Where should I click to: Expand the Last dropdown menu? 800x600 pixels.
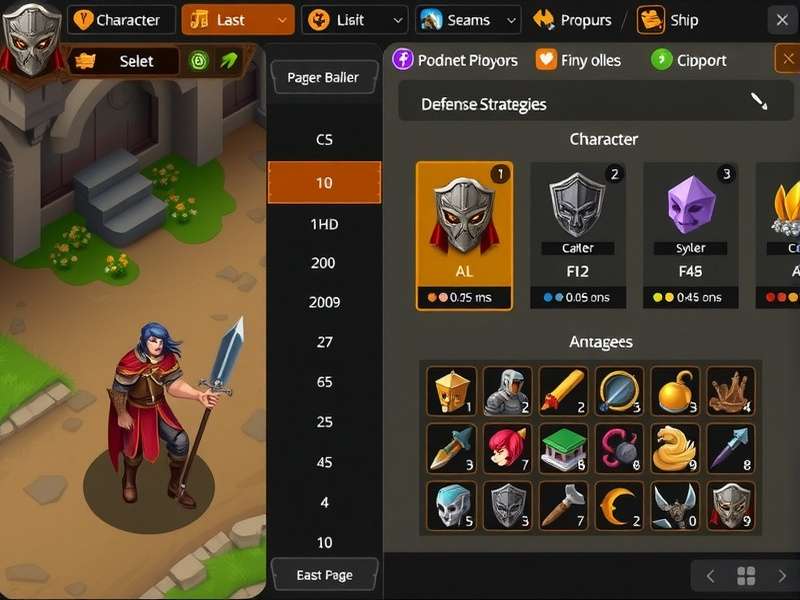238,20
